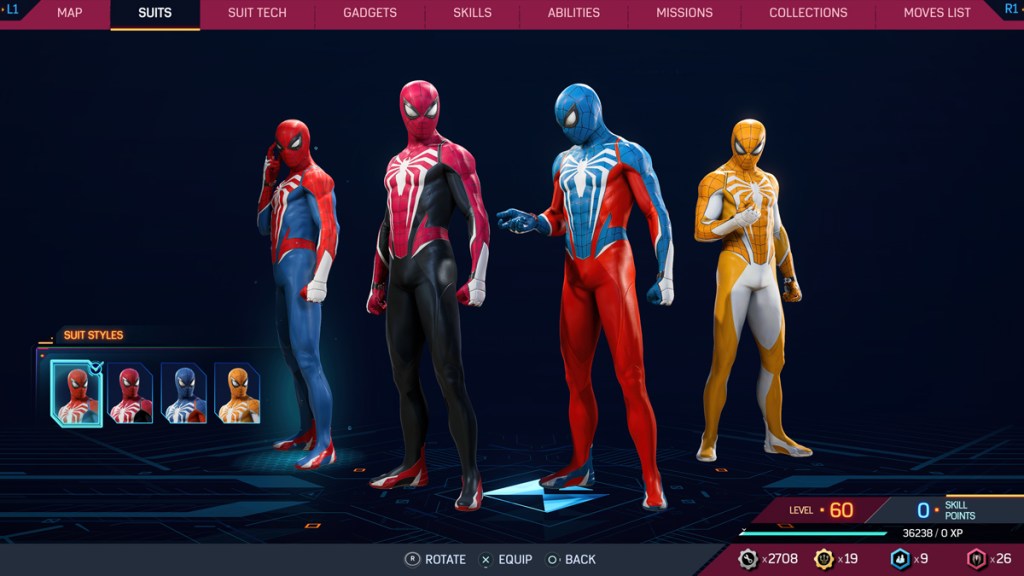1024x576 pixels.
Task: Open the Skills tab
Action: (x=472, y=13)
